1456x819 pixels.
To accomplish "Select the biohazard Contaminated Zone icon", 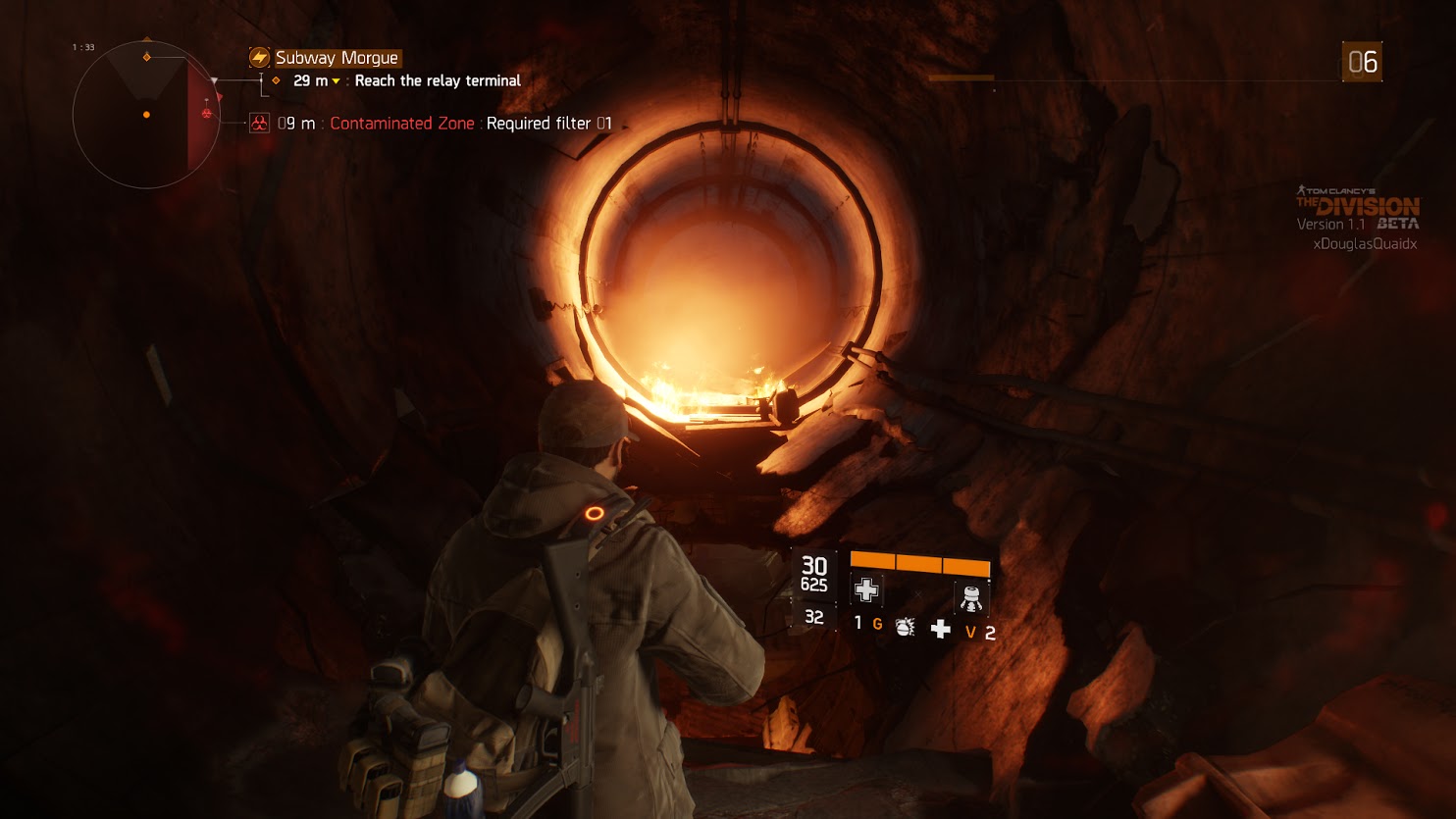I will pos(259,124).
